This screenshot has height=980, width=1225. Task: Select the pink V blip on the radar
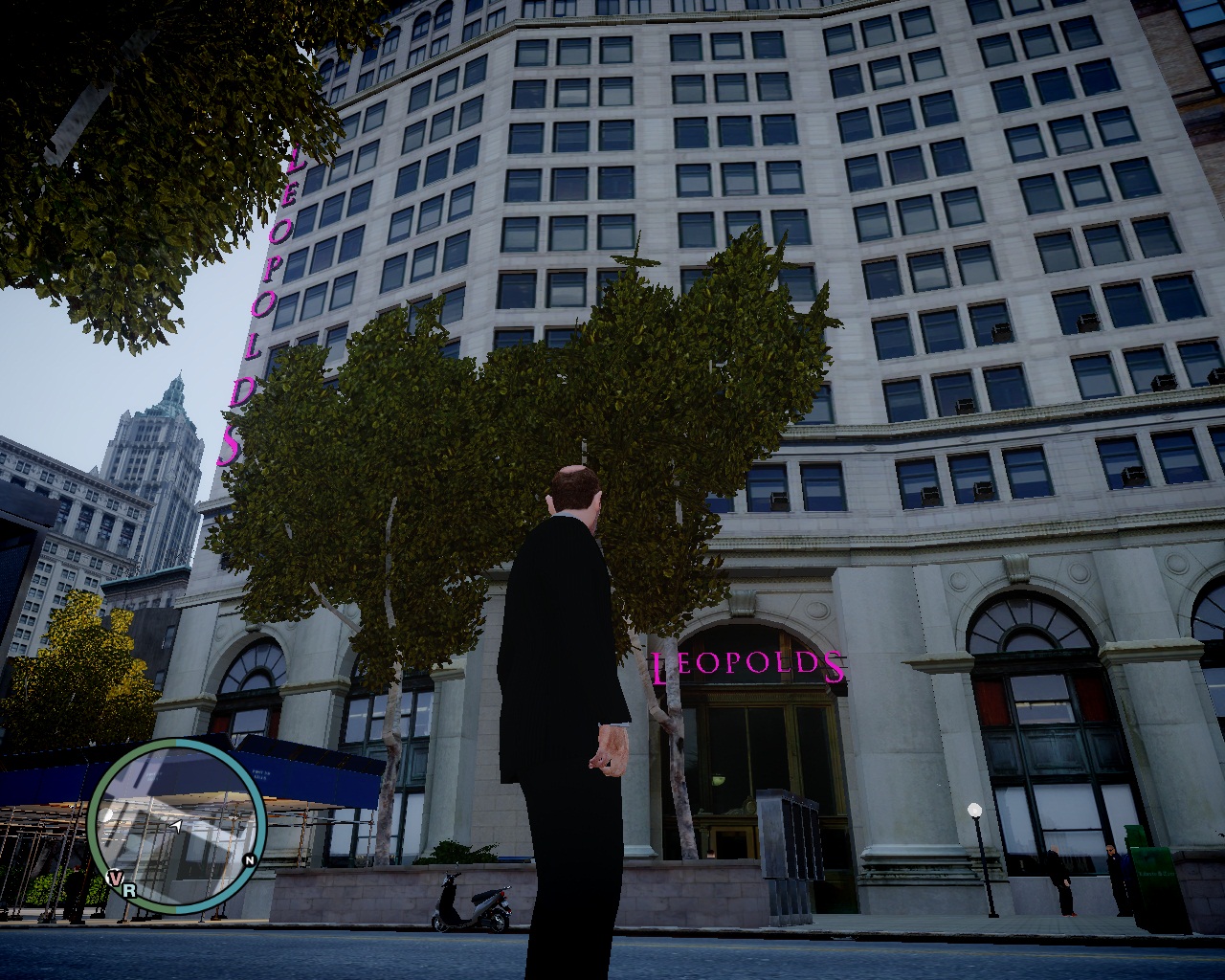coord(115,878)
